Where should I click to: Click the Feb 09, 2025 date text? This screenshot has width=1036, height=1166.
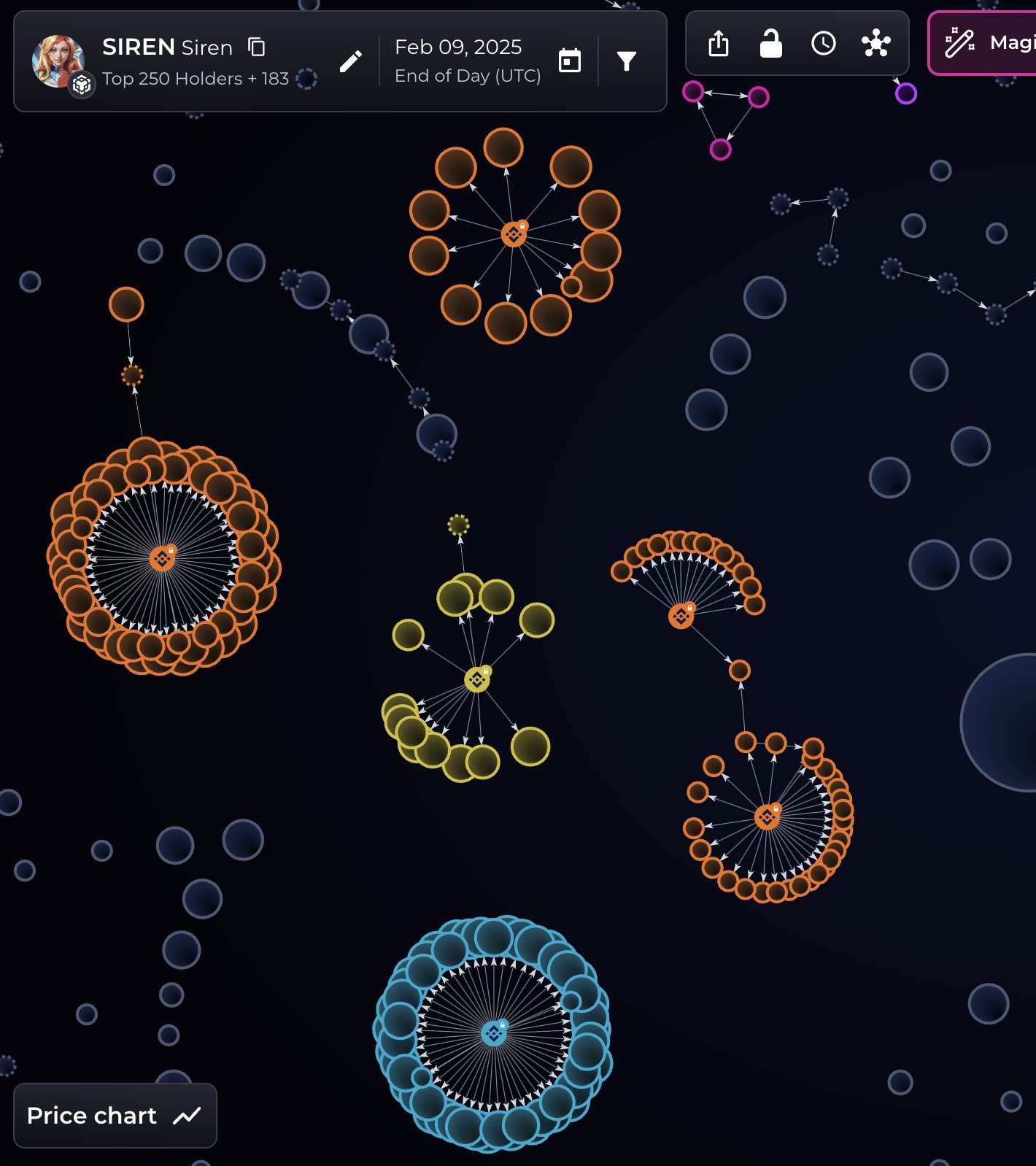tap(458, 47)
